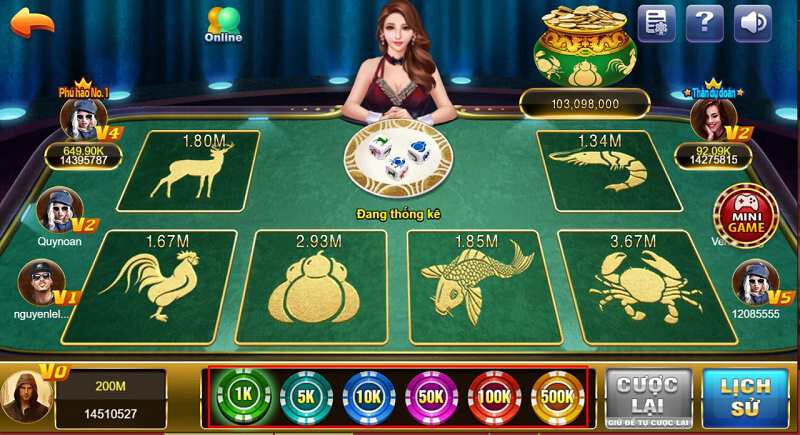Open the question mark help button
Image resolution: width=800 pixels, height=435 pixels.
click(x=705, y=22)
